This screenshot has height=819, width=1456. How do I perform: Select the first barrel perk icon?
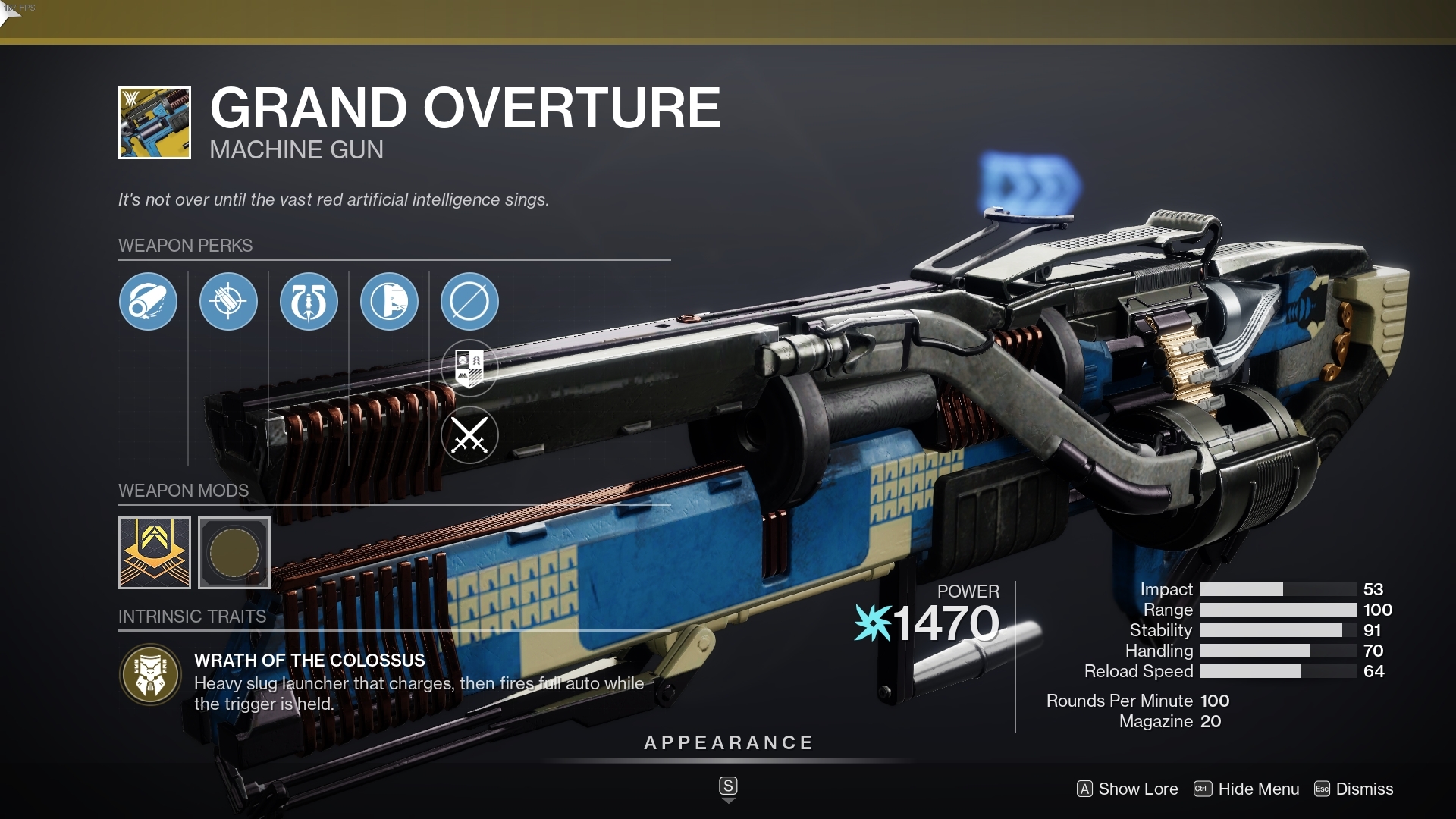point(149,302)
